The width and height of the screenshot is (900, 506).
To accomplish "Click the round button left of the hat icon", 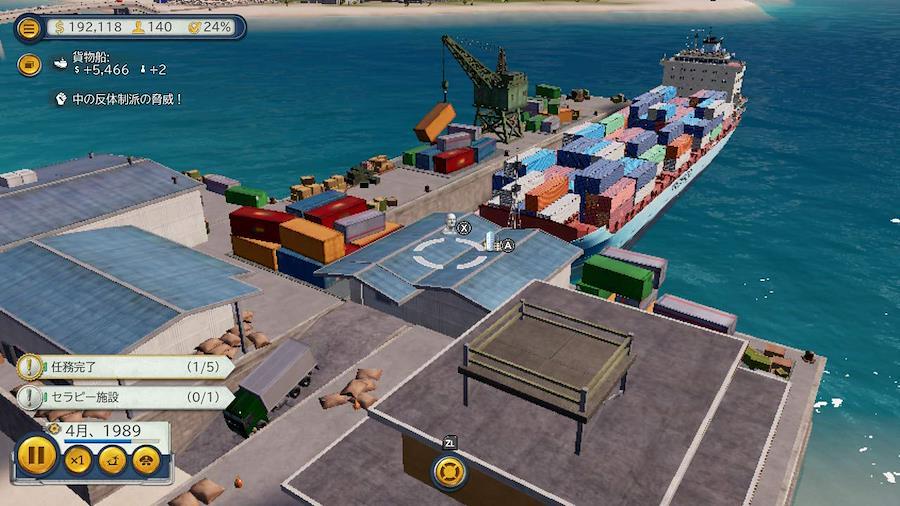I will click(x=113, y=460).
